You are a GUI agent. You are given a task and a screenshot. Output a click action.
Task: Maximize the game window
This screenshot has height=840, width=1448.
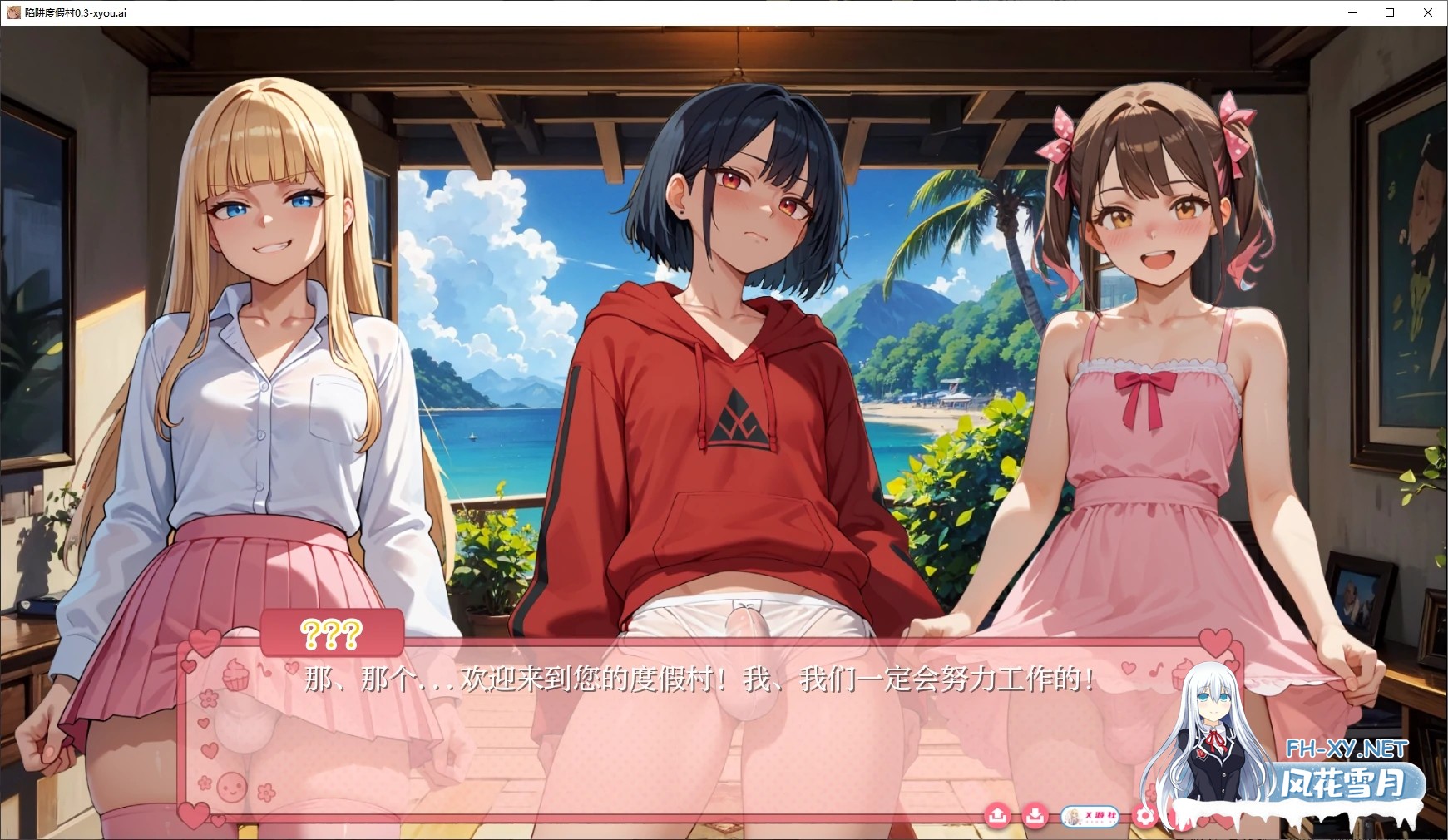[1389, 12]
